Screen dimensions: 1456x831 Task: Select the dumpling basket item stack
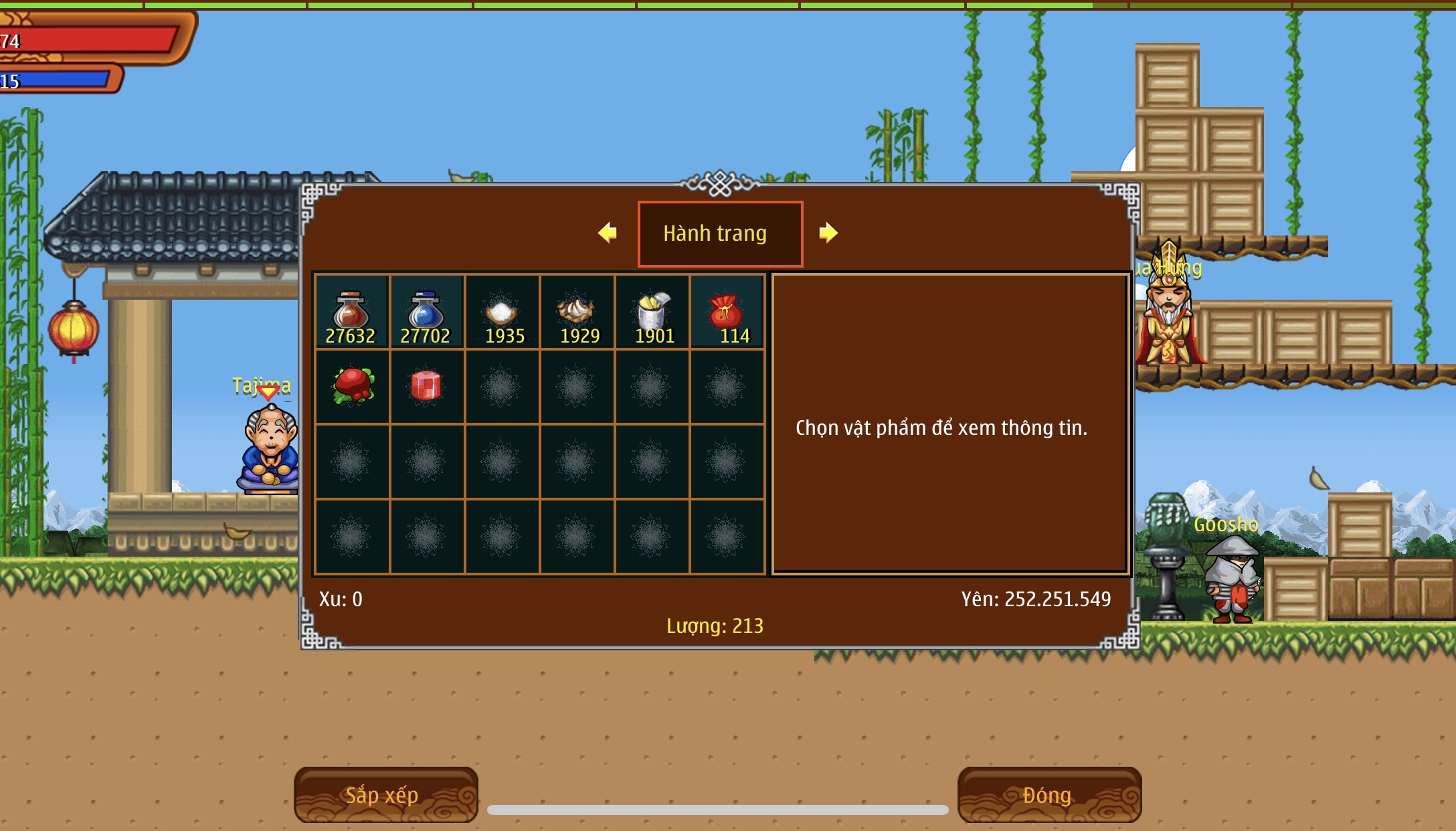(577, 313)
